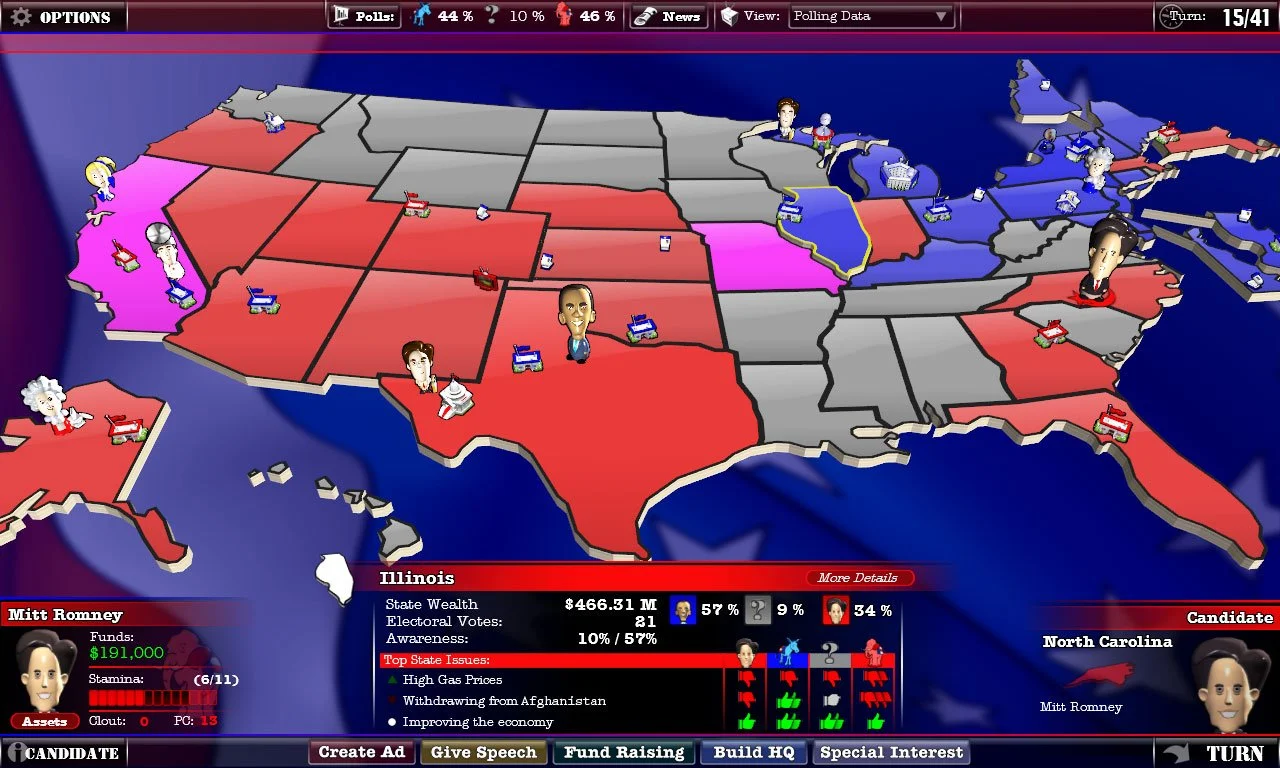
Task: Switch to the Candidate tab on the right
Action: [1228, 617]
